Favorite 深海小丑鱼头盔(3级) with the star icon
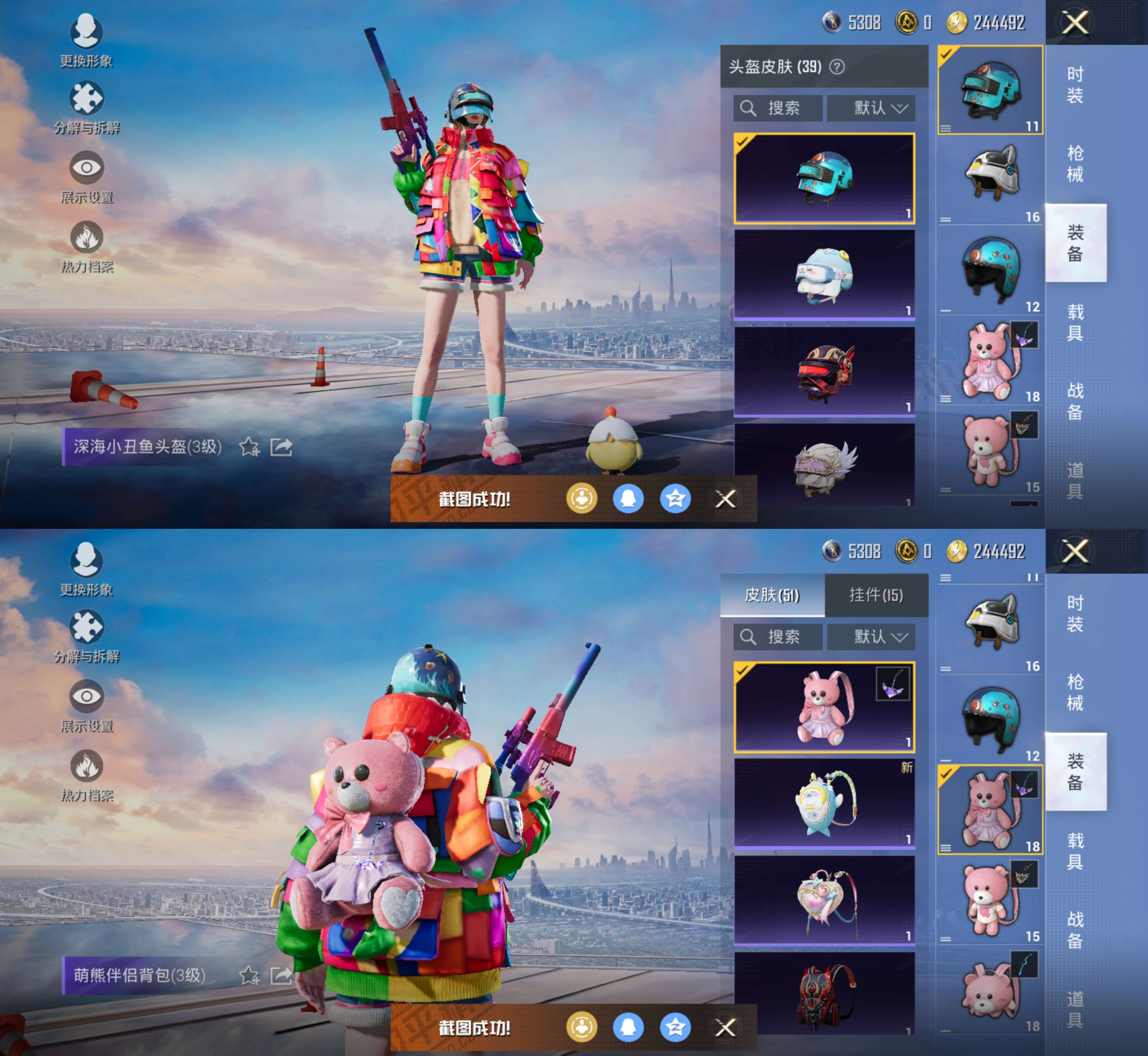This screenshot has width=1148, height=1056. 249,447
